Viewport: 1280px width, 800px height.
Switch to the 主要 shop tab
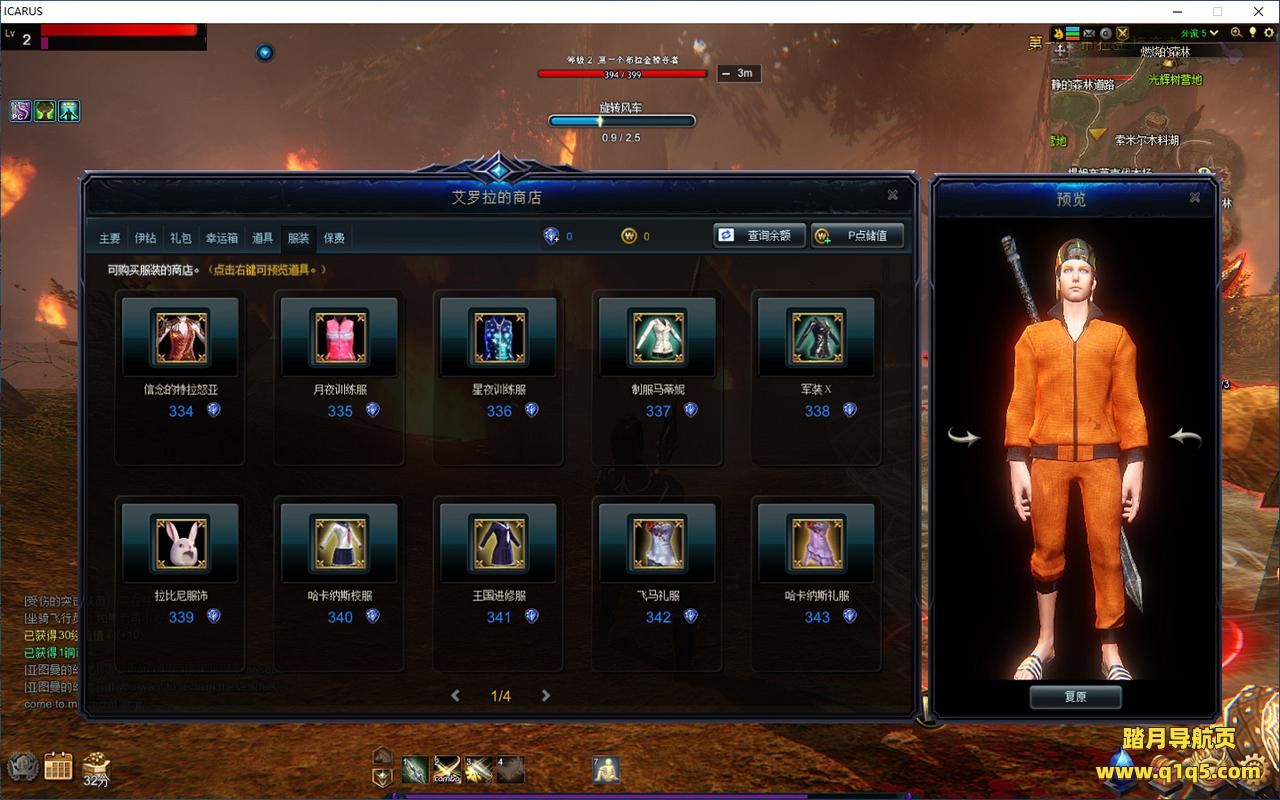pyautogui.click(x=110, y=238)
